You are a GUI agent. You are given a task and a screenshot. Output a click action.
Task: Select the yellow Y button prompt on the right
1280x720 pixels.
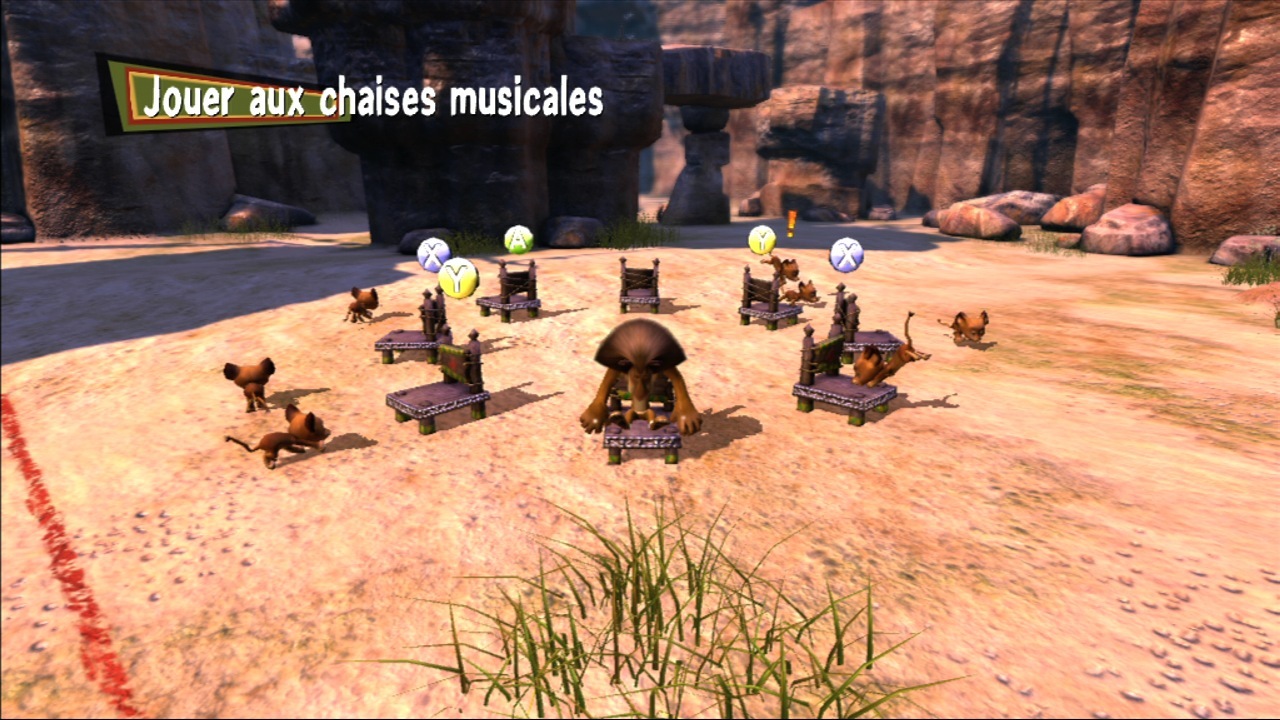pos(763,240)
